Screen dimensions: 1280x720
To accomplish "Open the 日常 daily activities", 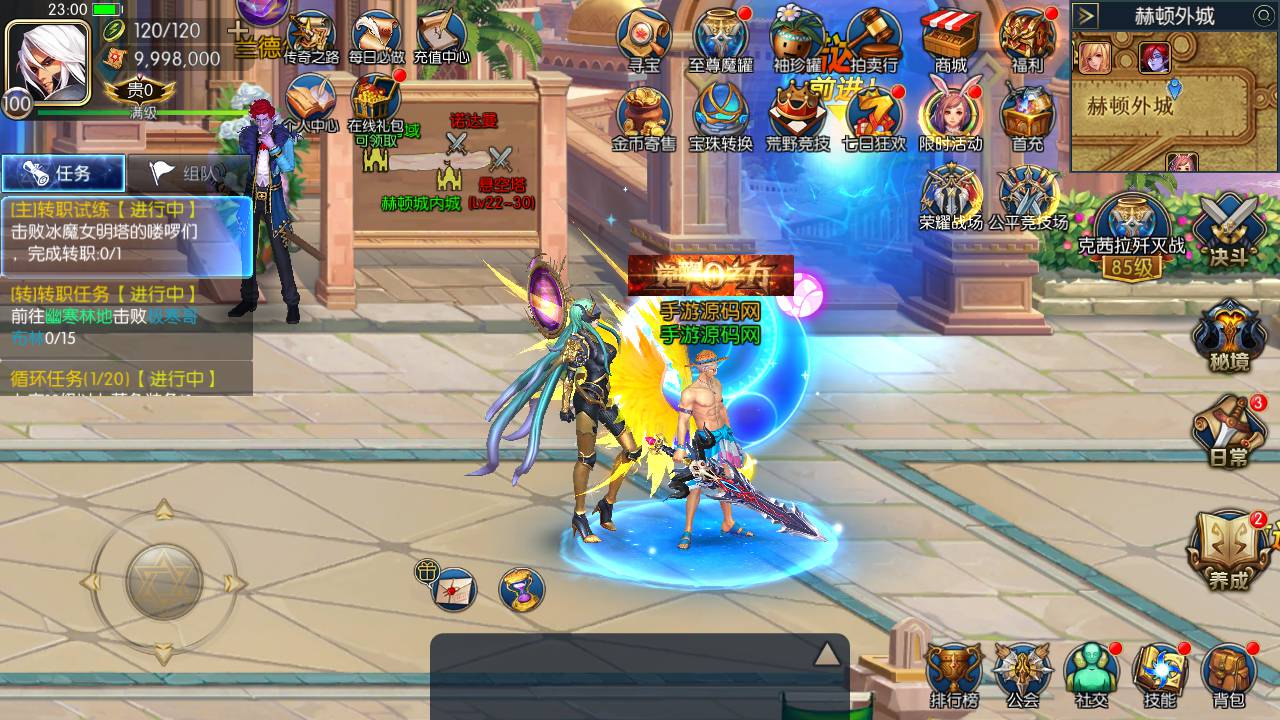I will pyautogui.click(x=1228, y=428).
